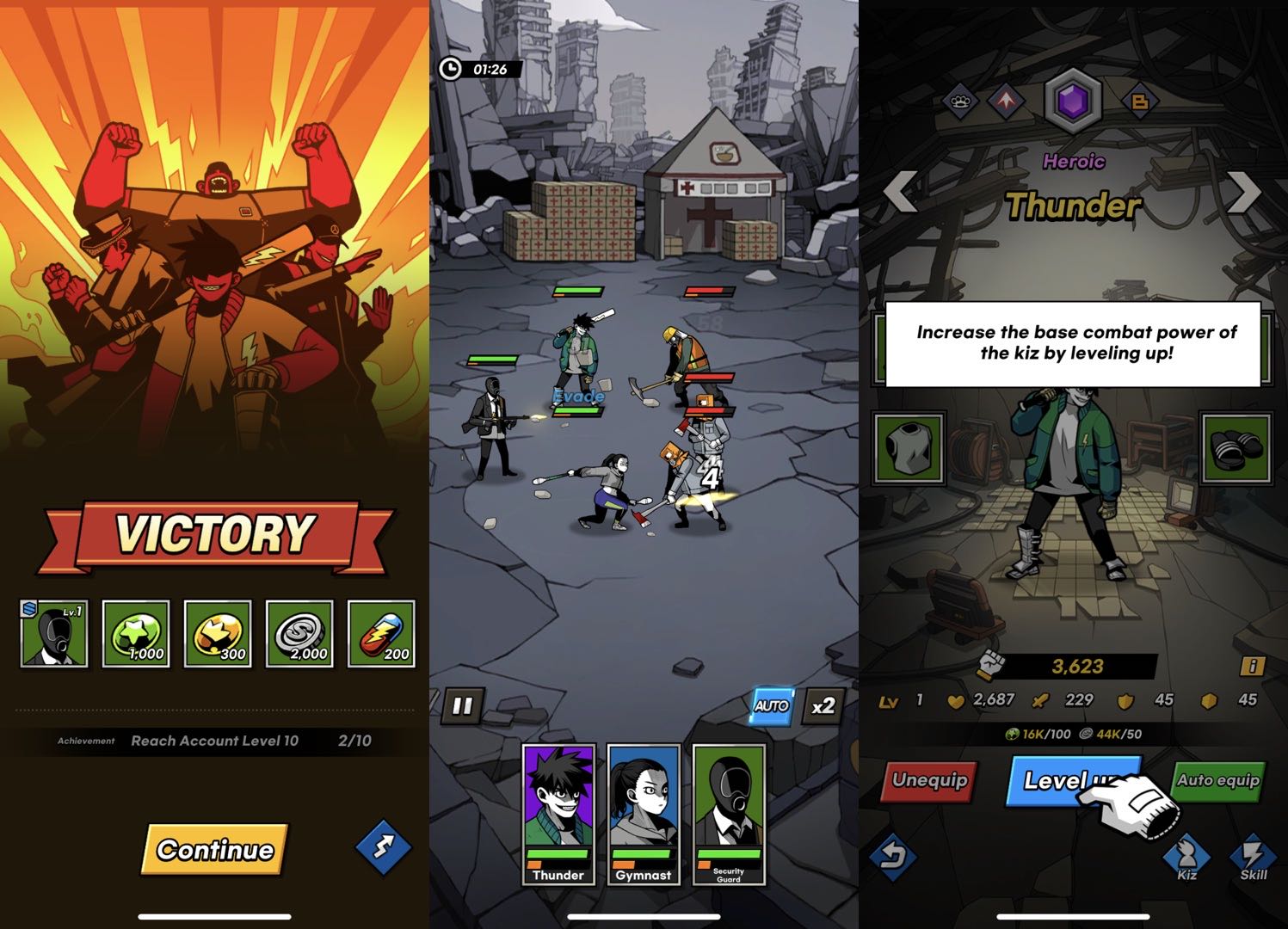The height and width of the screenshot is (929, 1288).
Task: Select Gymnast's battle portrait card
Action: (x=643, y=814)
